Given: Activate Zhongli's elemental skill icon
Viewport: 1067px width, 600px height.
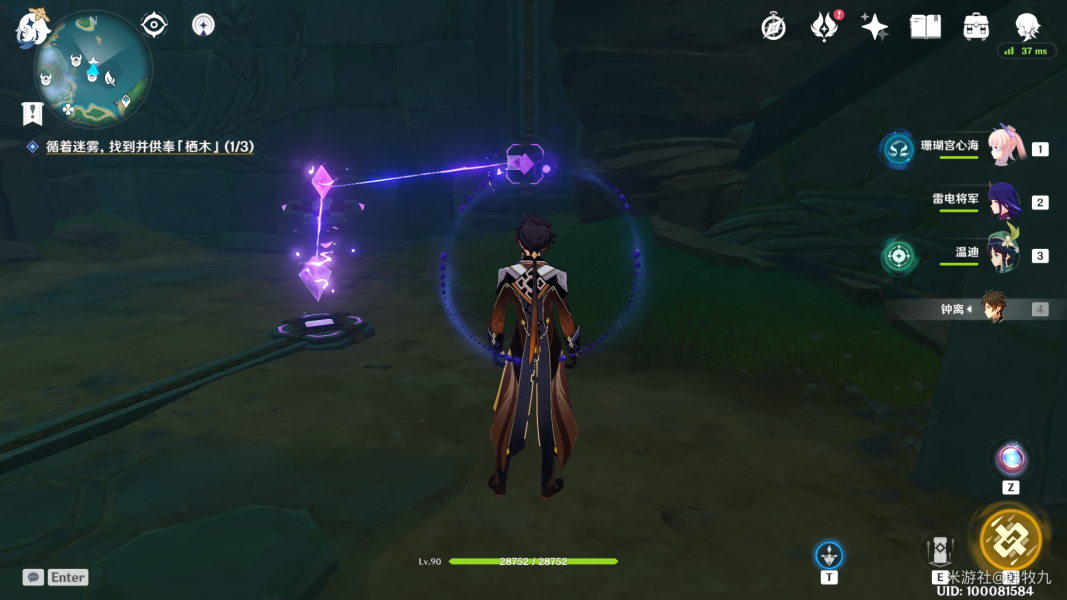Looking at the screenshot, I should [x=939, y=551].
